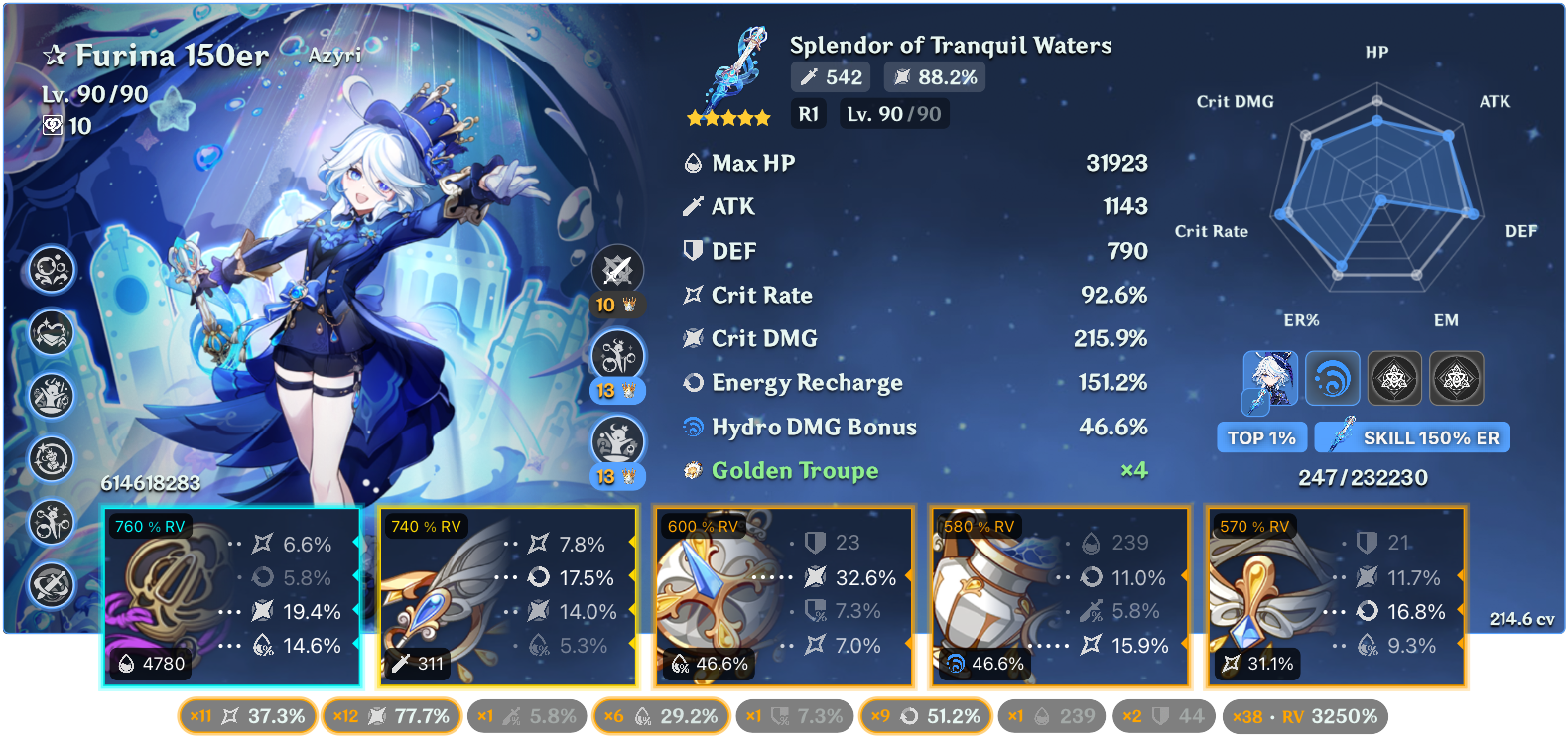Toggle the Crit DMG 77.7% substat filter
1568x741 pixels.
(391, 716)
